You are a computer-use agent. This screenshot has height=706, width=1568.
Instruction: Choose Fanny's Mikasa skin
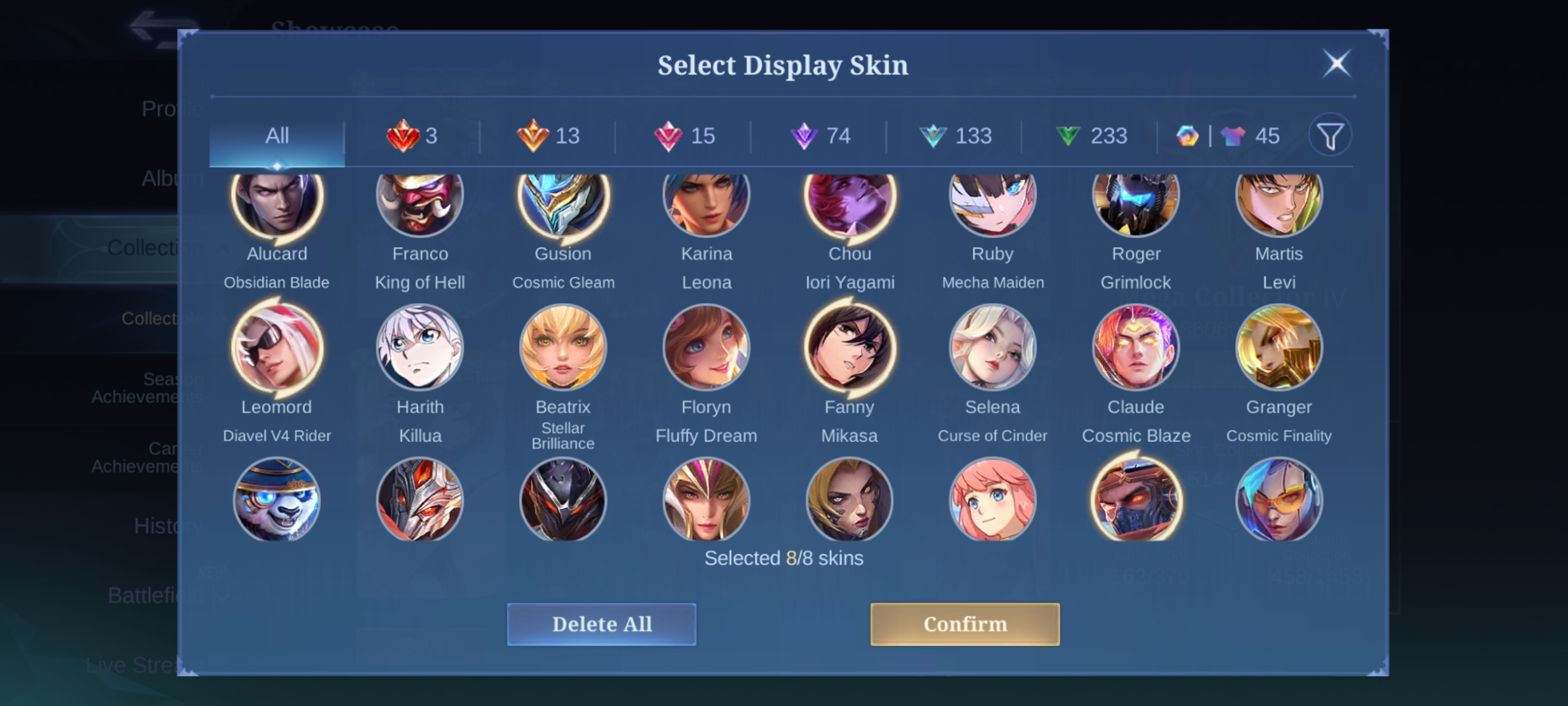pyautogui.click(x=850, y=348)
